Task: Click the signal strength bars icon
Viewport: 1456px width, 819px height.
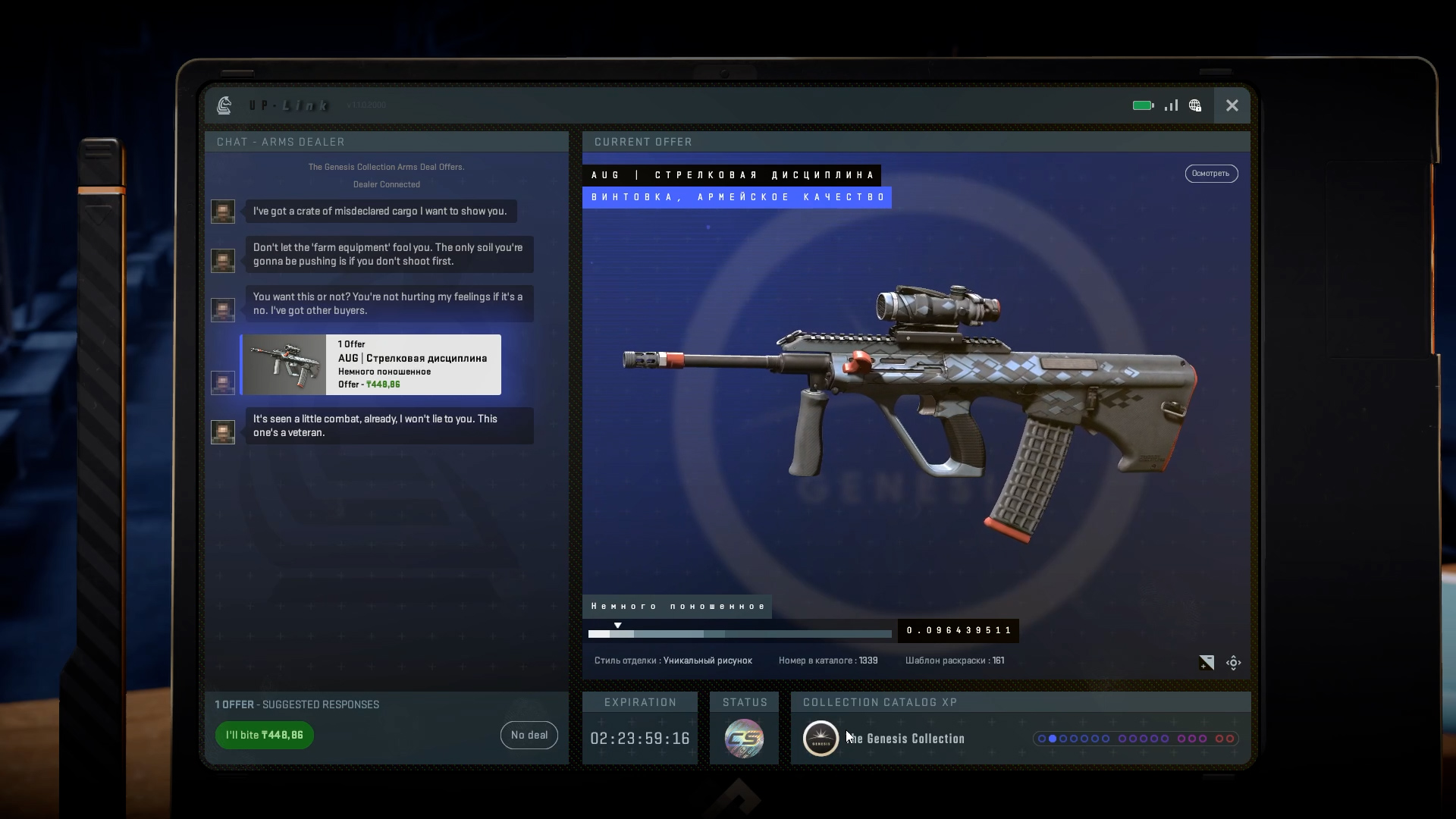Action: tap(1170, 105)
